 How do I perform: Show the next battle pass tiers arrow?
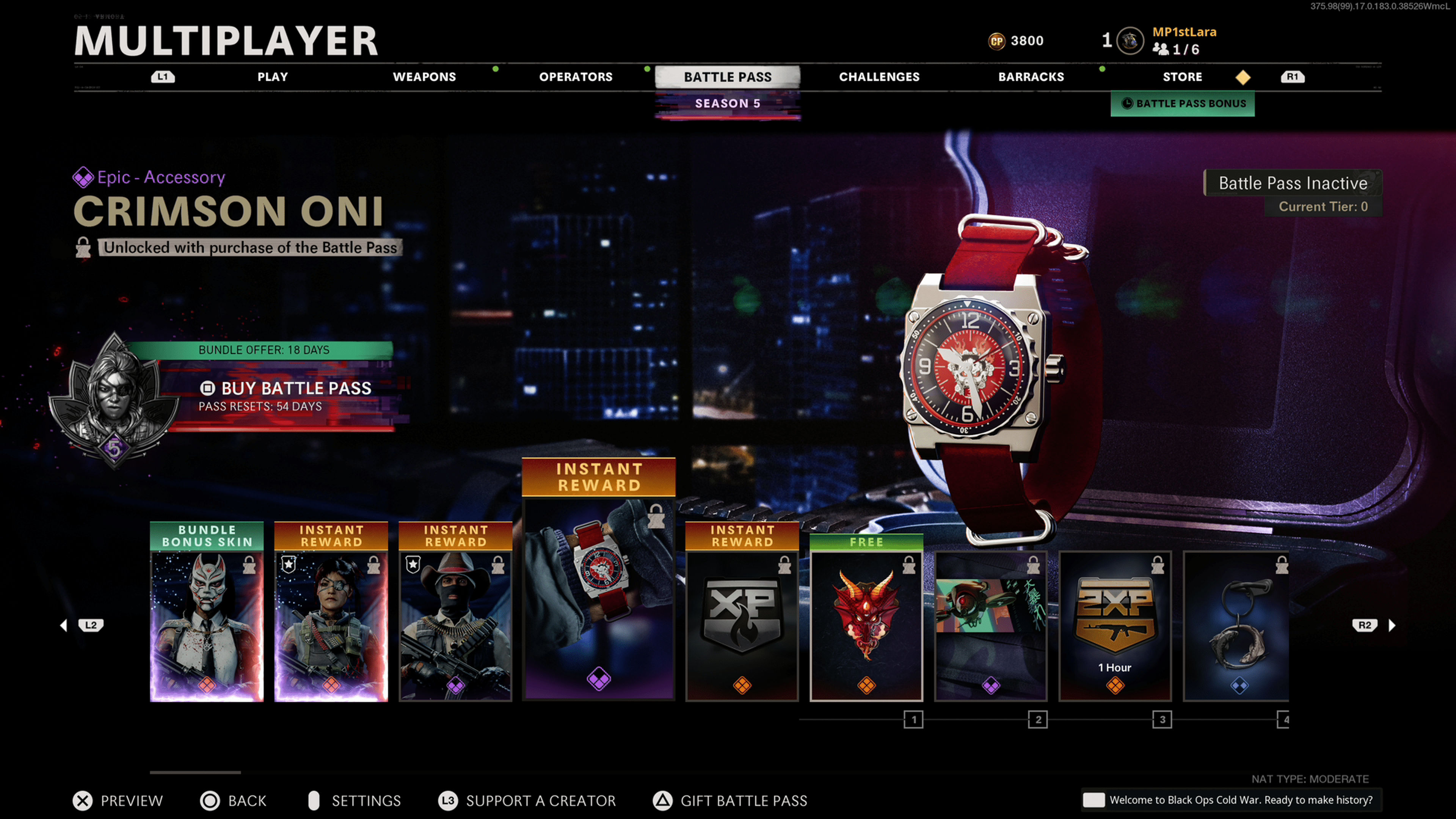tap(1392, 625)
